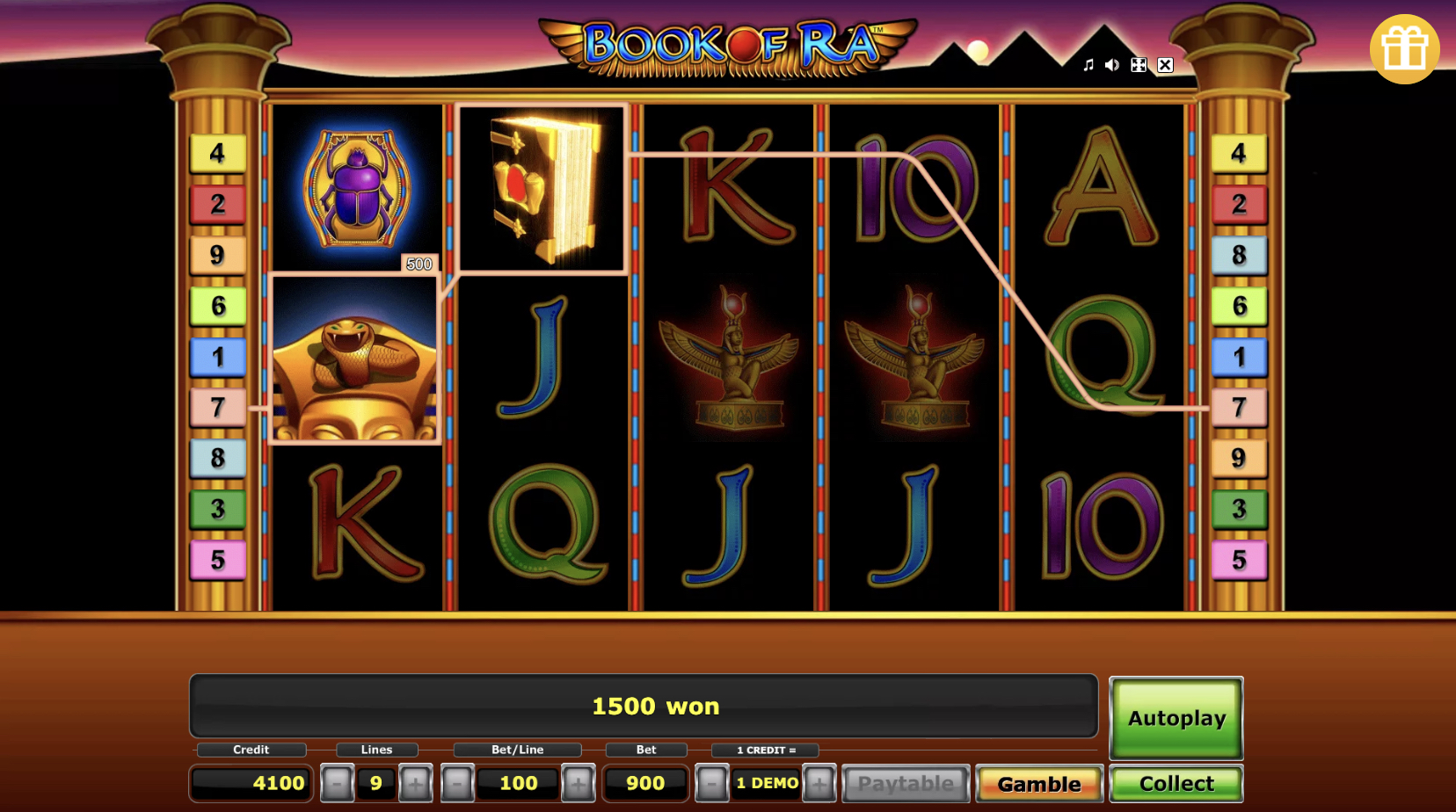Increase Lines using the plus stepper
The image size is (1456, 812).
416,783
